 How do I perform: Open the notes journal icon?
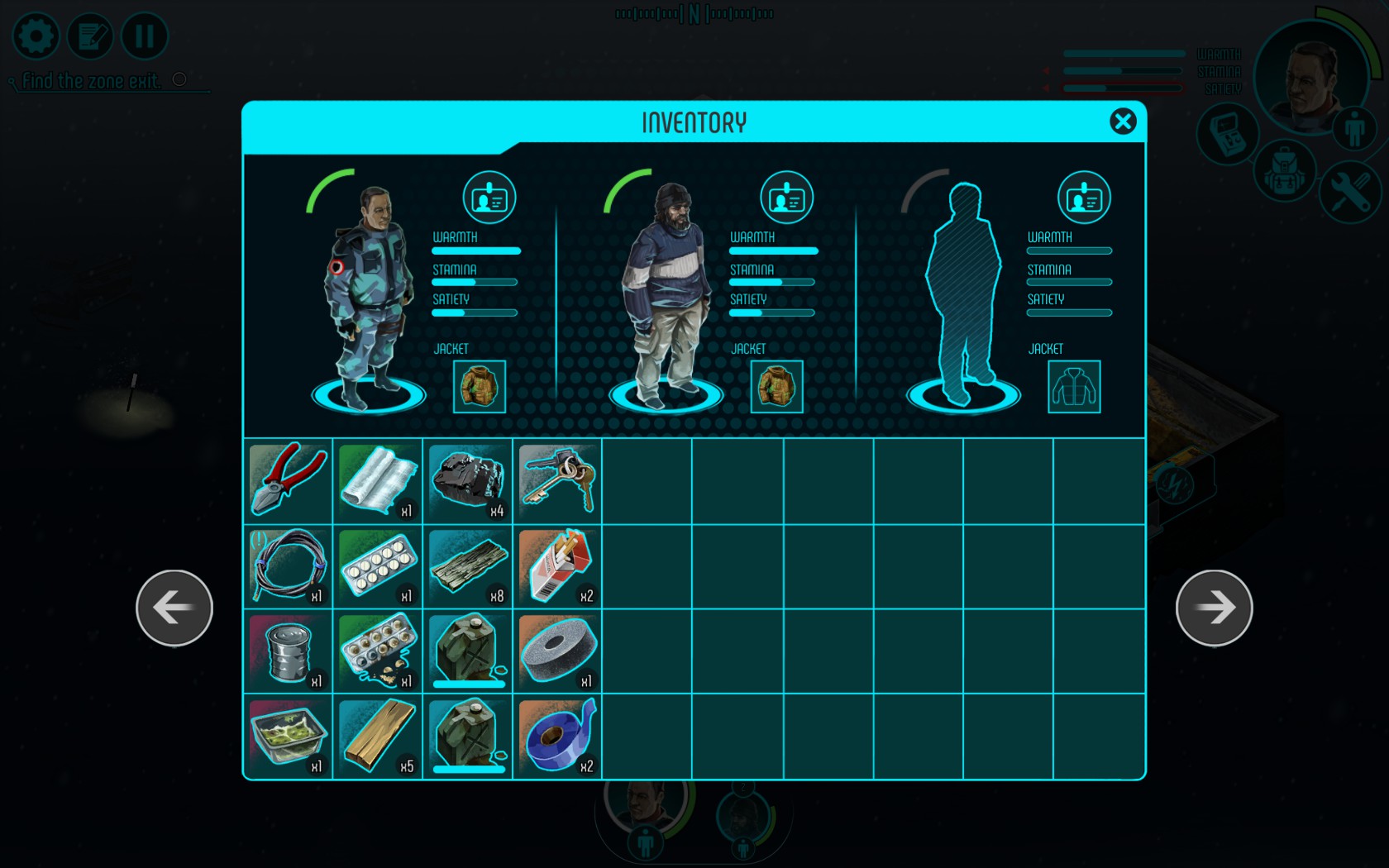(90, 36)
